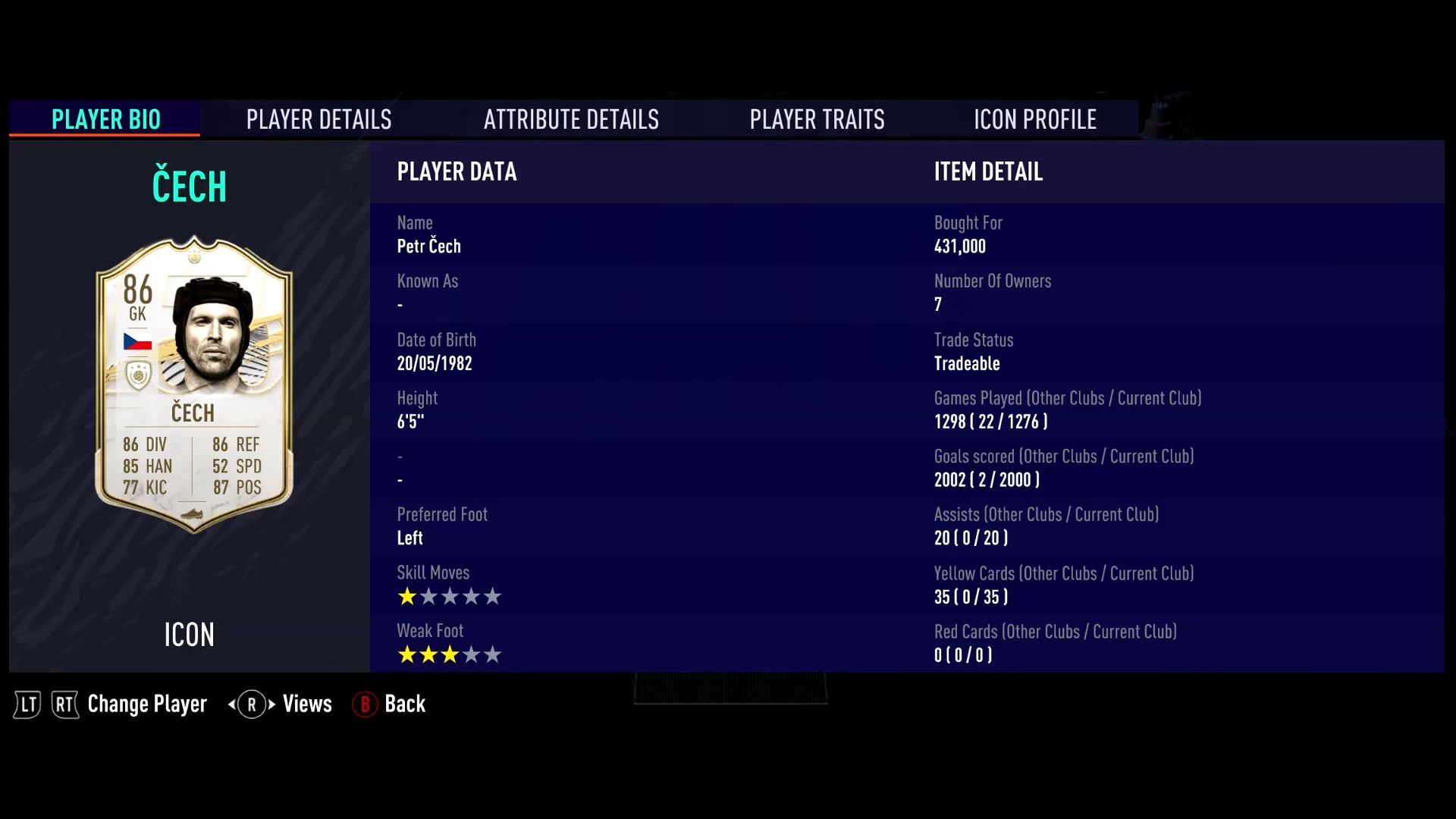Open the PLAYER DETAILS tab
The height and width of the screenshot is (819, 1456).
318,119
